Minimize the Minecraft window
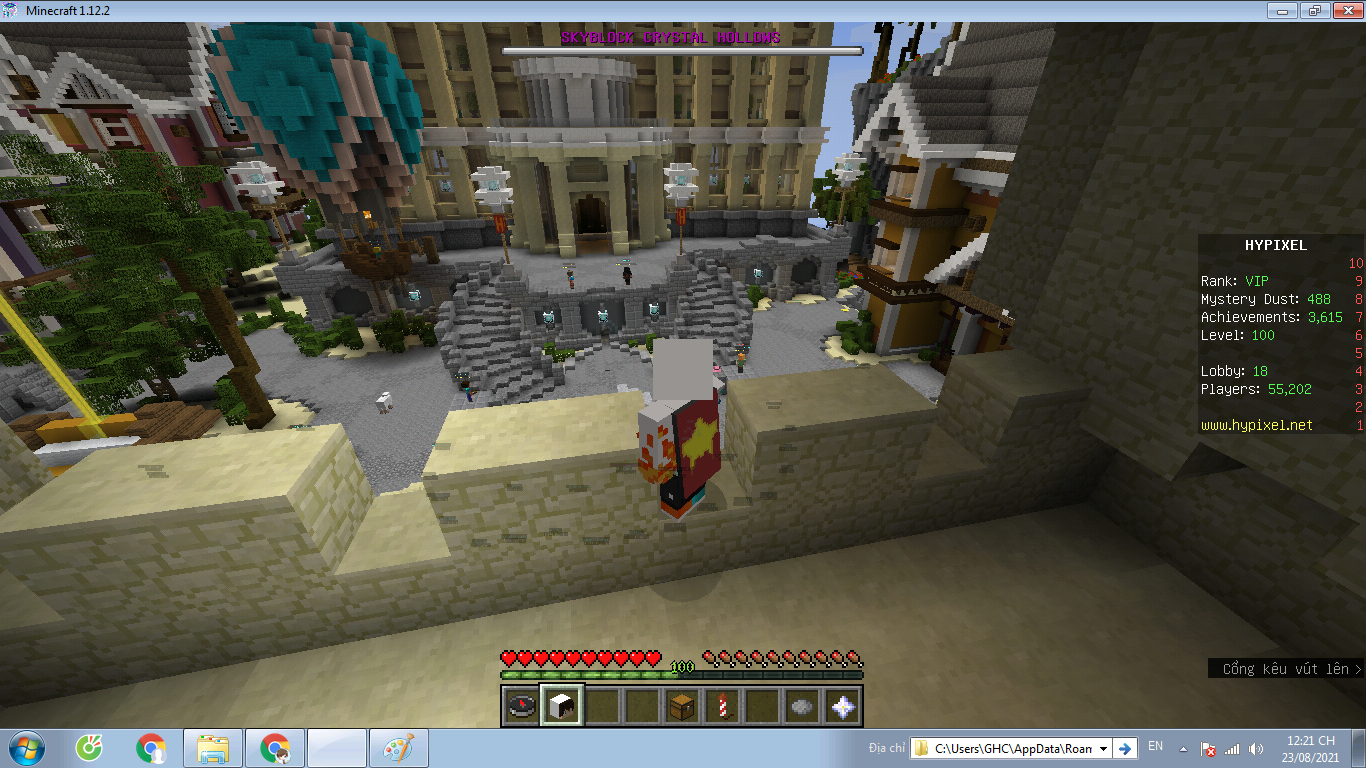Viewport: 1366px width, 768px height. [x=1283, y=10]
